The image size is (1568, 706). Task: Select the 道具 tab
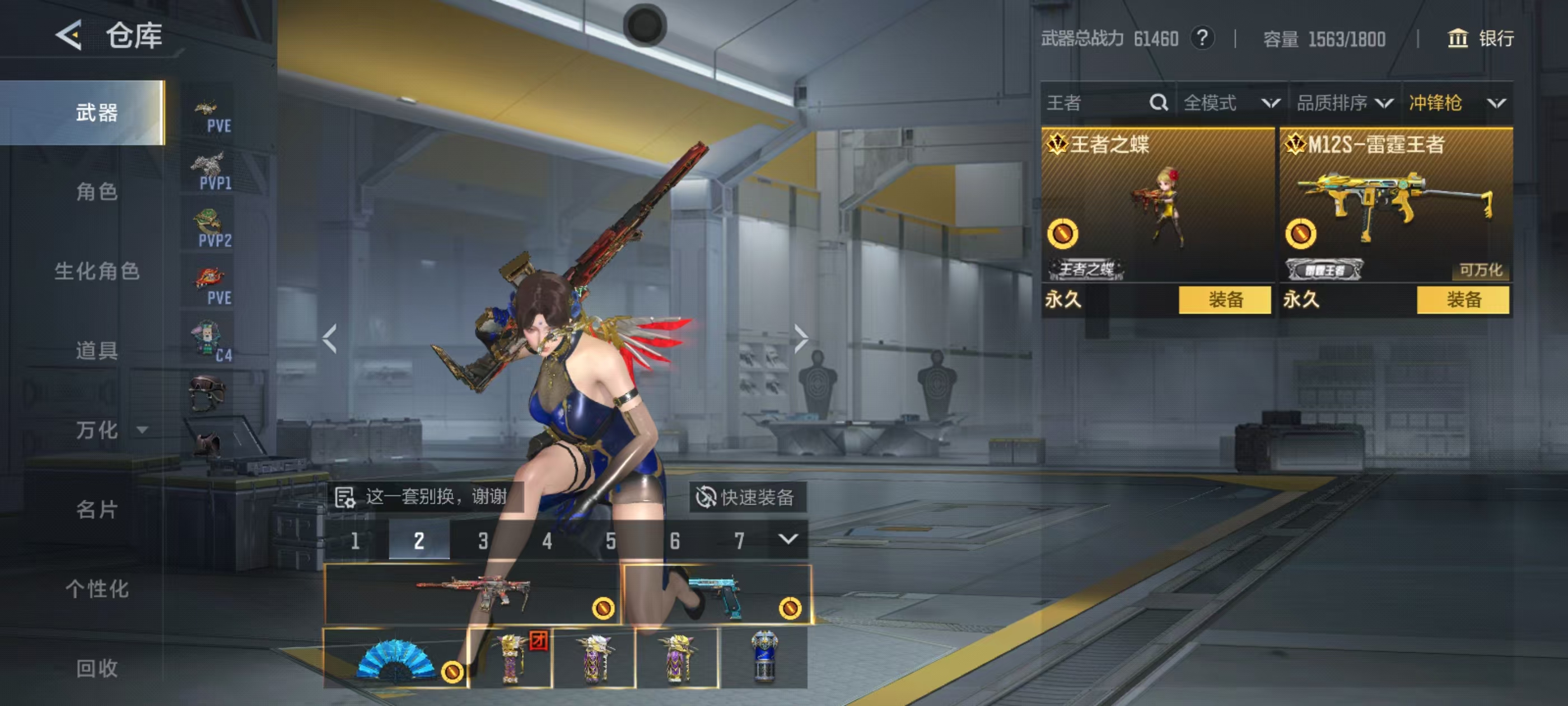(96, 350)
